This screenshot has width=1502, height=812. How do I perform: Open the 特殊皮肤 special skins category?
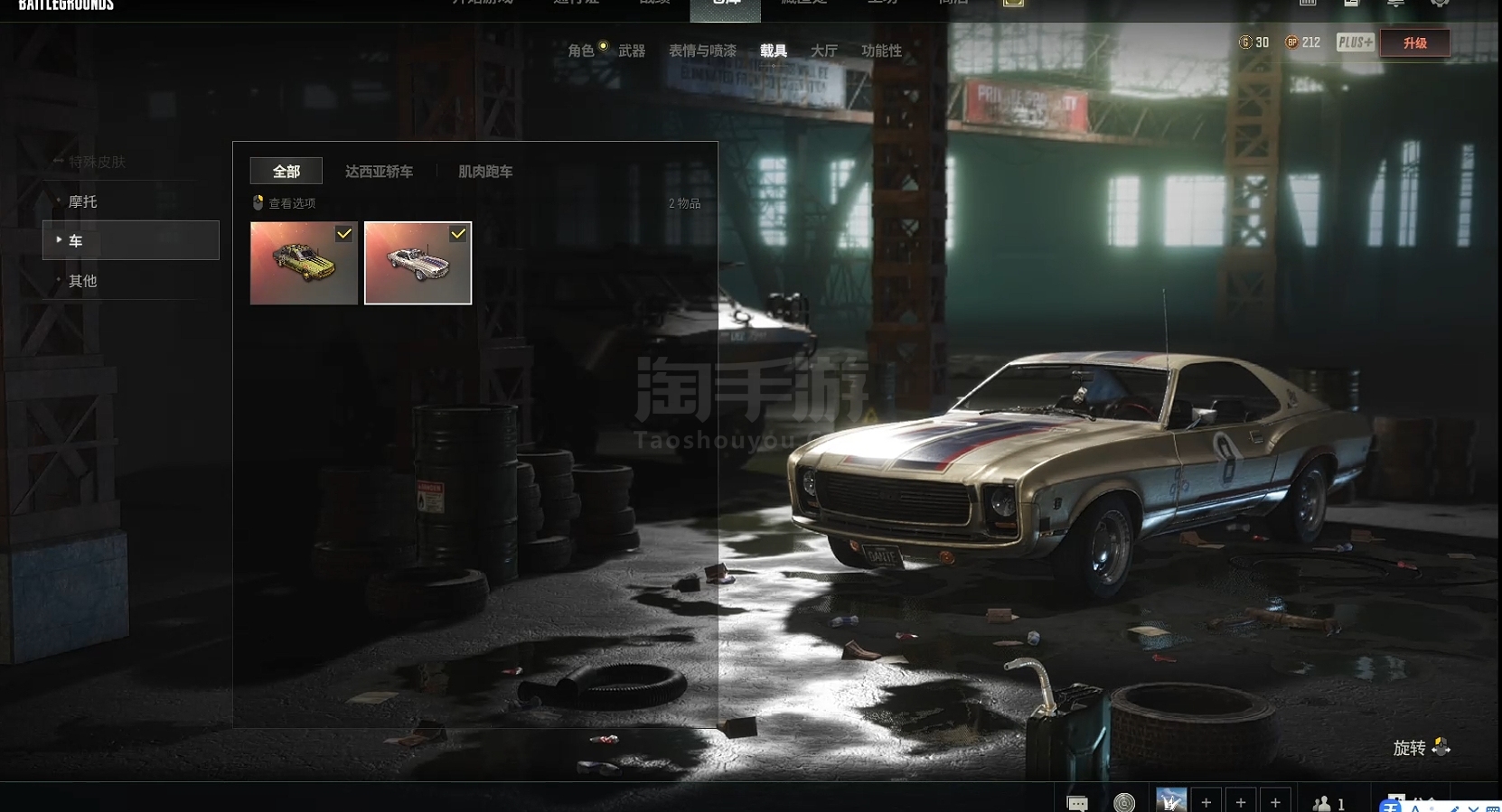pyautogui.click(x=97, y=162)
